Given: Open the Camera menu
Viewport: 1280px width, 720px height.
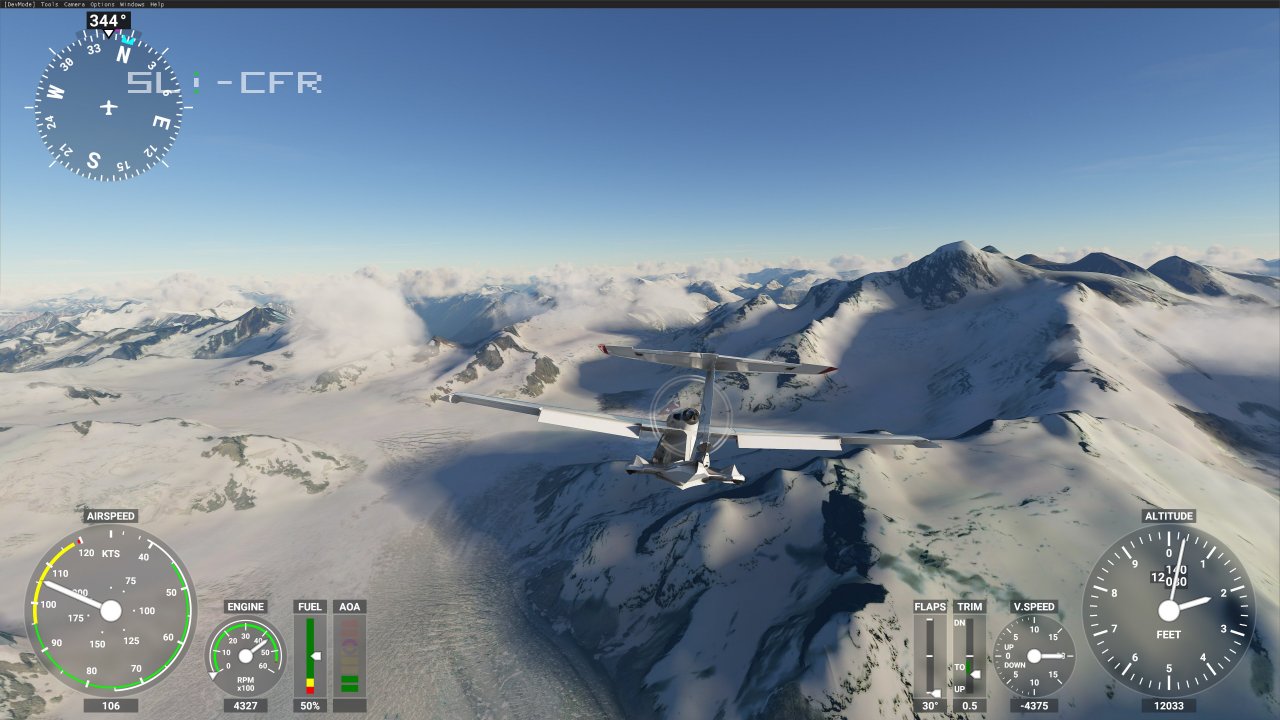Looking at the screenshot, I should click(74, 4).
